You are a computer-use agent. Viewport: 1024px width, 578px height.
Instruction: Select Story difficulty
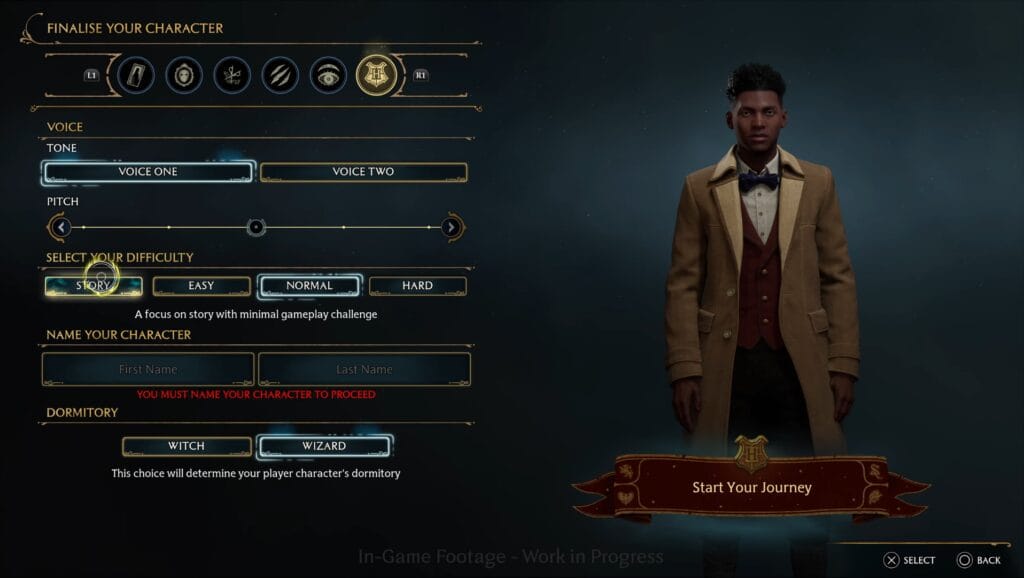(x=94, y=286)
